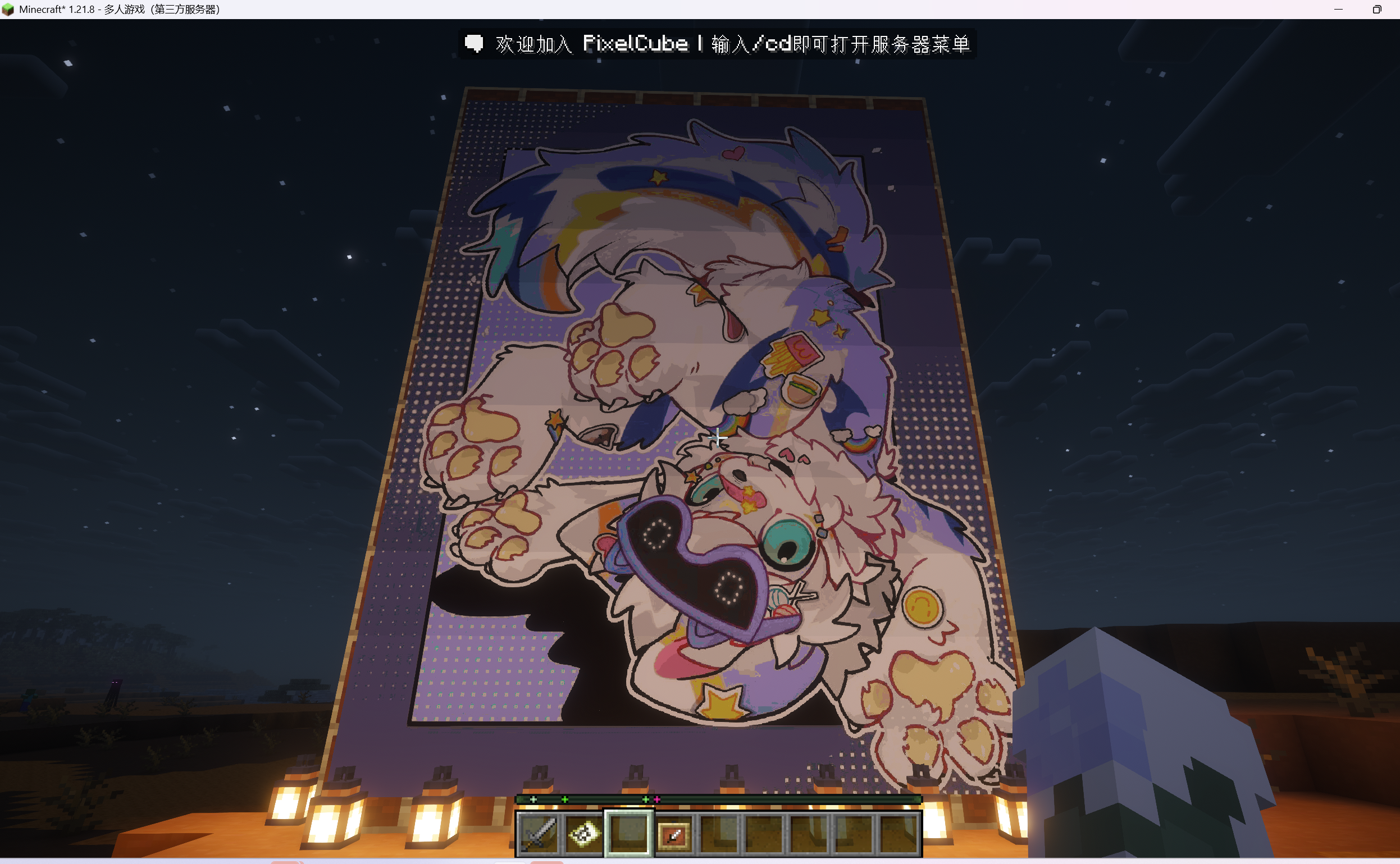This screenshot has width=1400, height=864.
Task: Click the pale green waypoint cross on experience bar
Action: (533, 799)
